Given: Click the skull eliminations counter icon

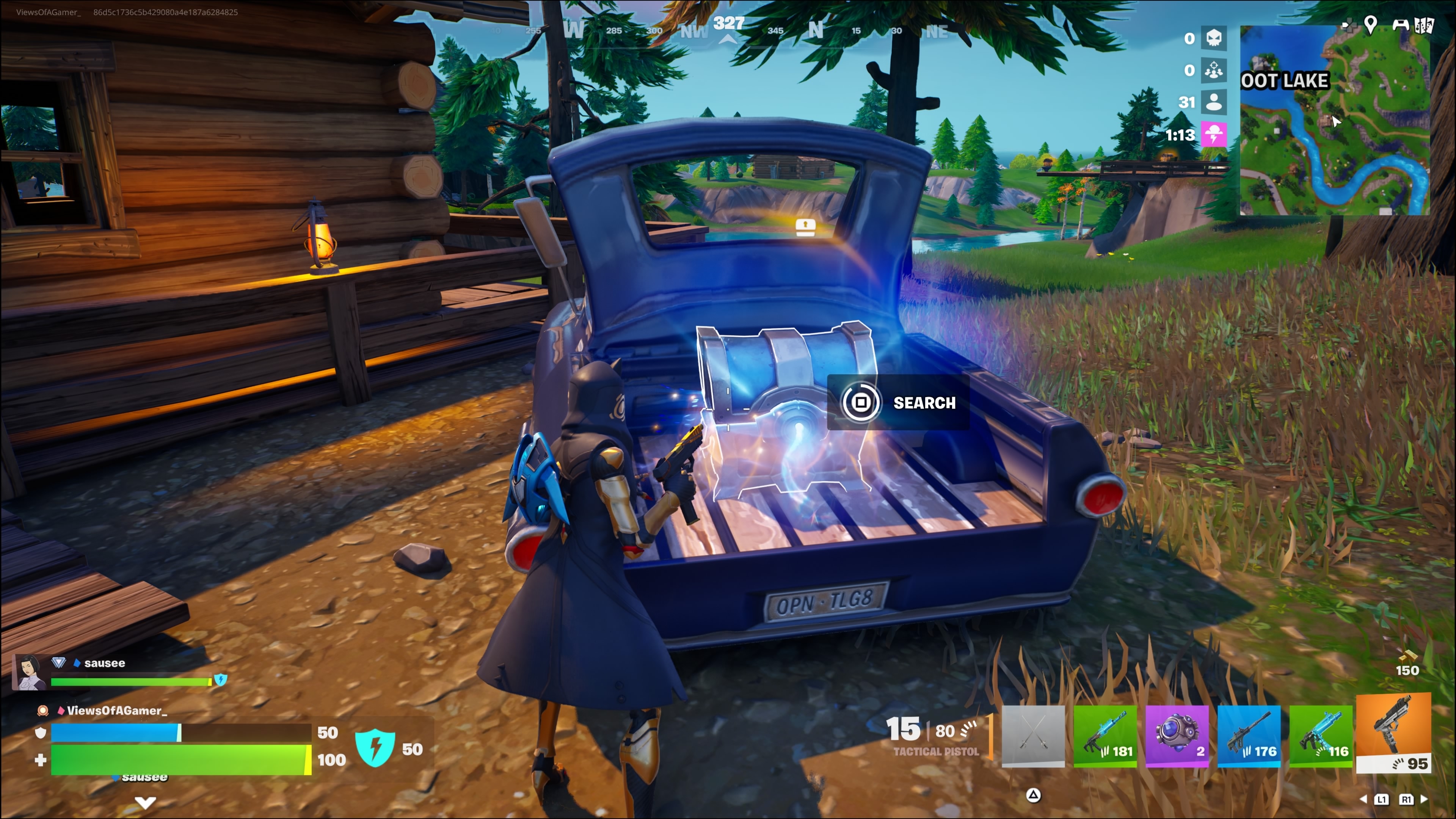Looking at the screenshot, I should point(1213,38).
